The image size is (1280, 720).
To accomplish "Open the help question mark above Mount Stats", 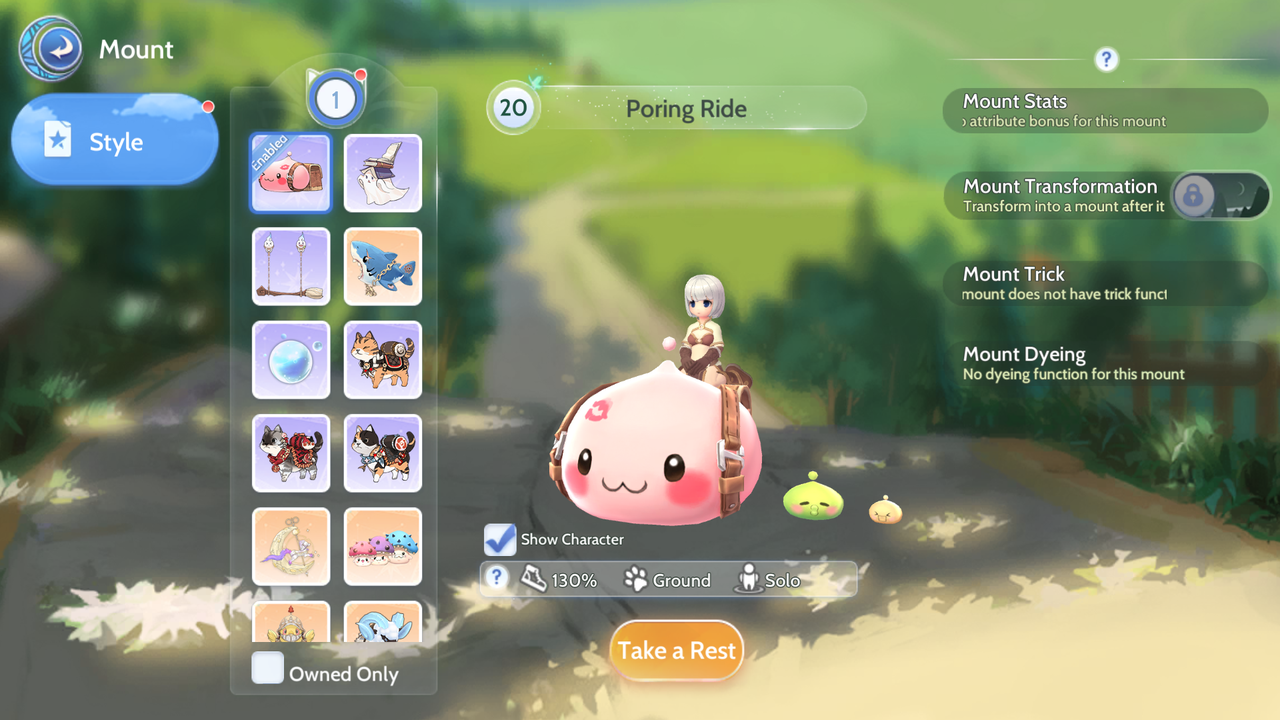I will 1106,59.
